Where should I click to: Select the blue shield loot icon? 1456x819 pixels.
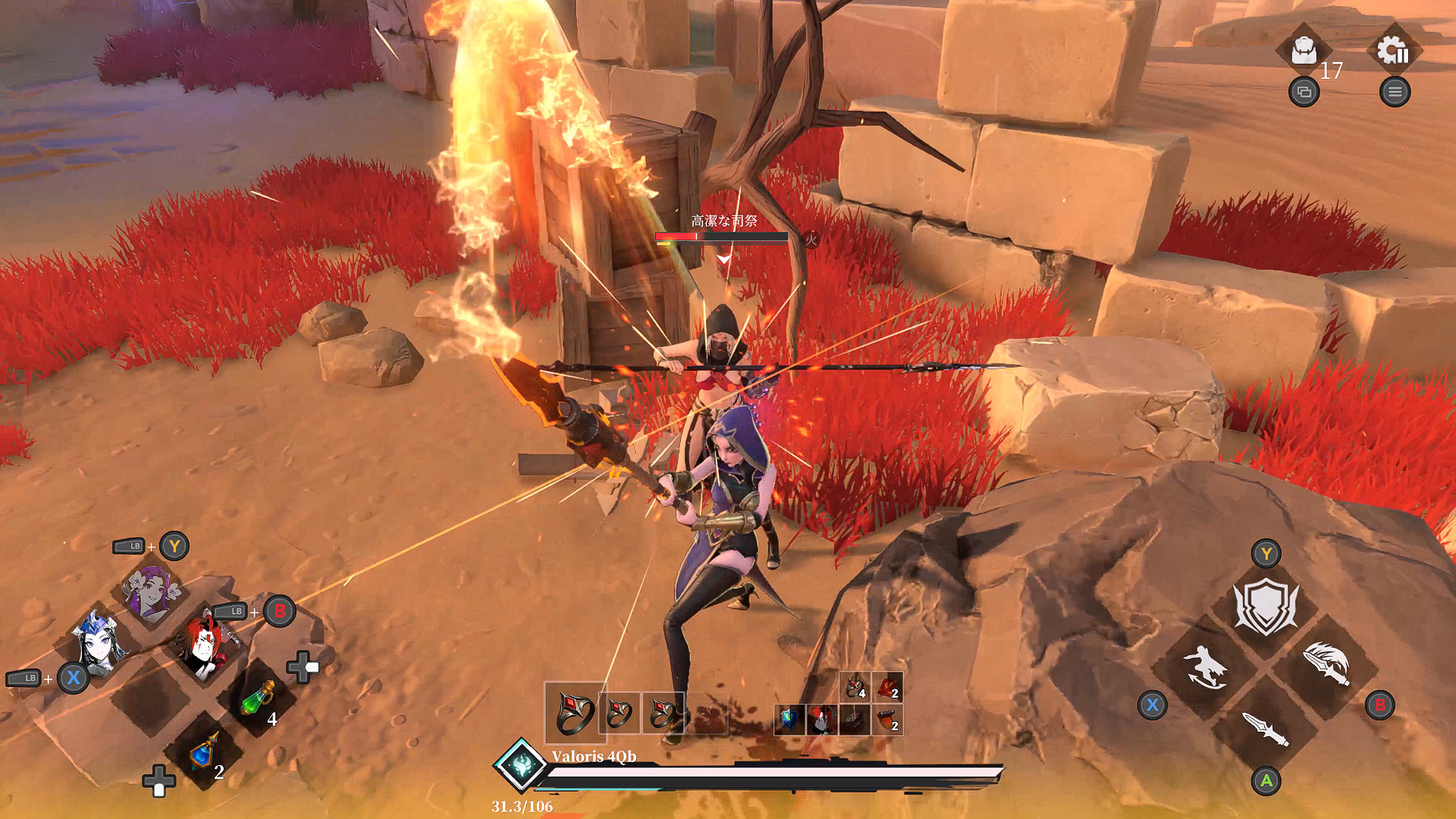789,719
